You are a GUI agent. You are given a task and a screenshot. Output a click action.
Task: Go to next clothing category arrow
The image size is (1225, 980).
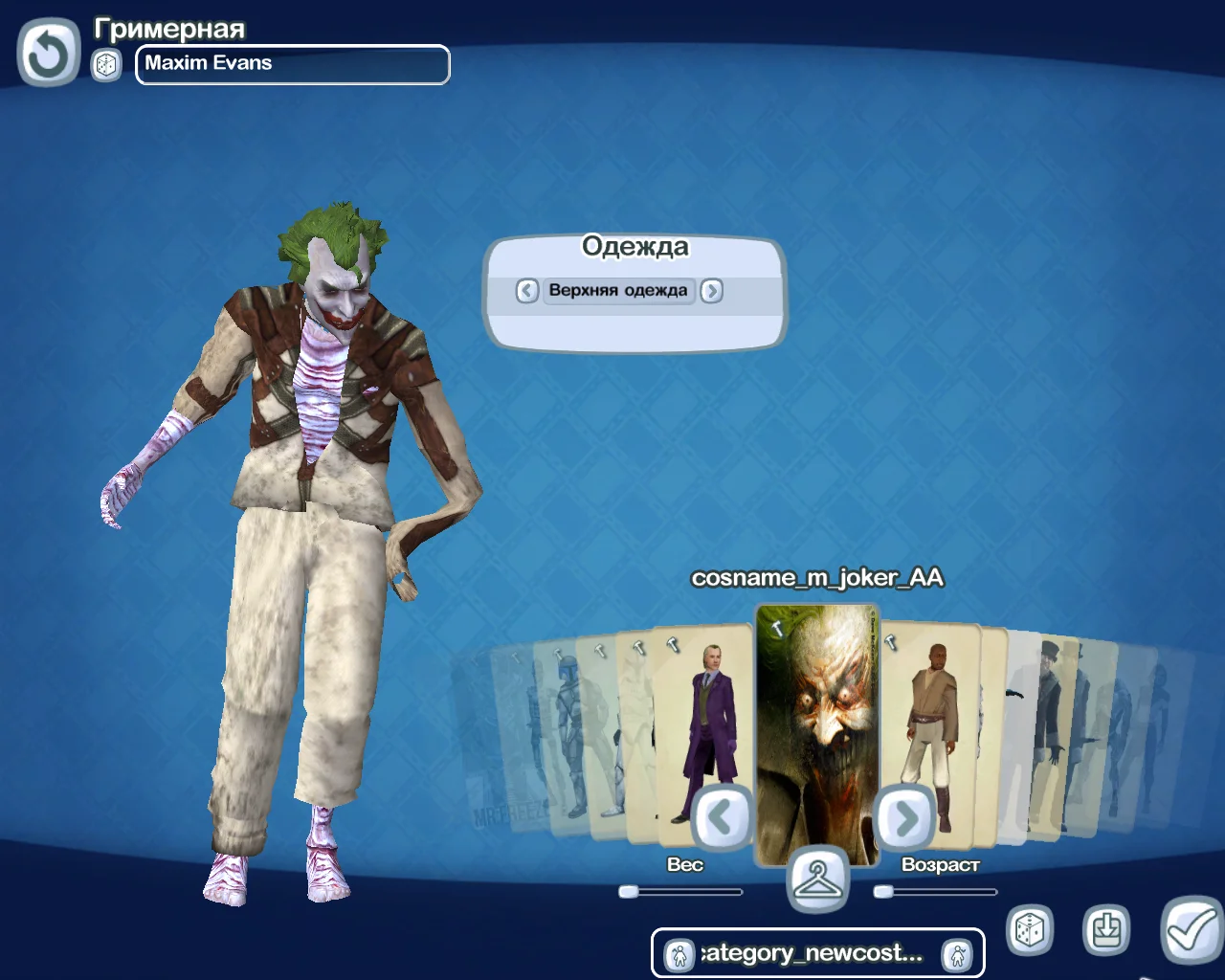711,291
